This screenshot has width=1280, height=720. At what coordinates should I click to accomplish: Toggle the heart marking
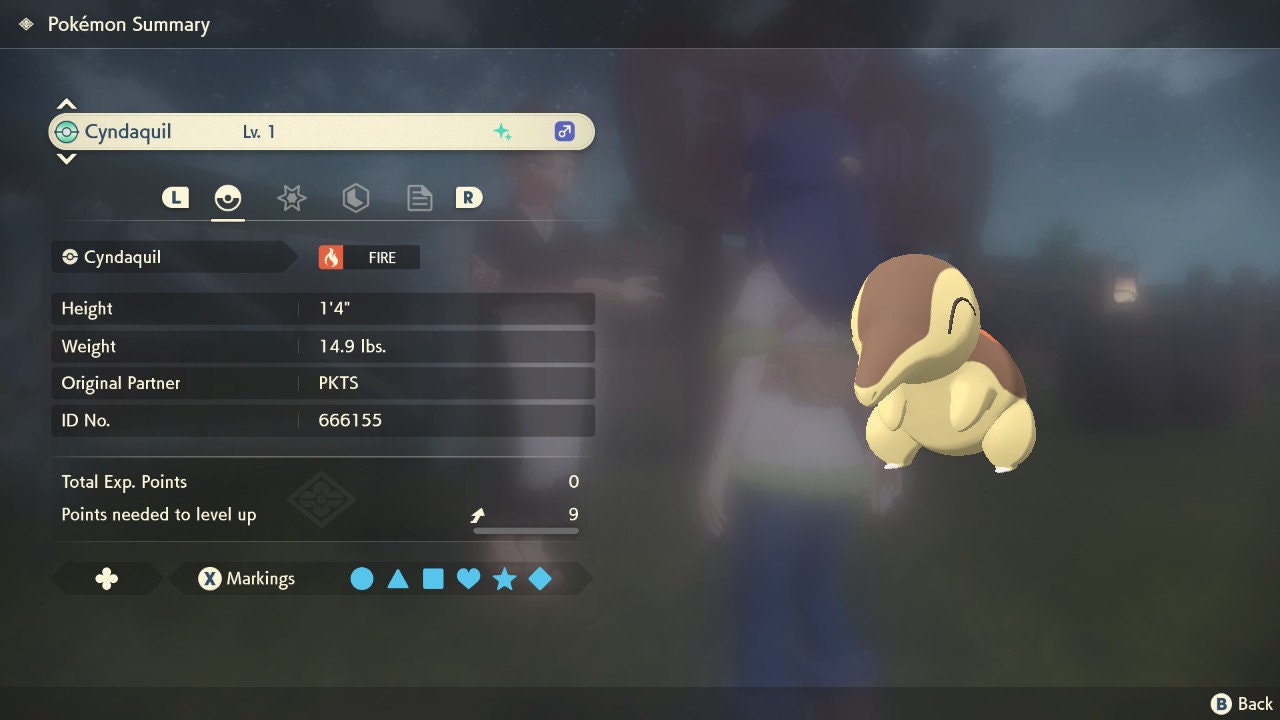tap(468, 579)
